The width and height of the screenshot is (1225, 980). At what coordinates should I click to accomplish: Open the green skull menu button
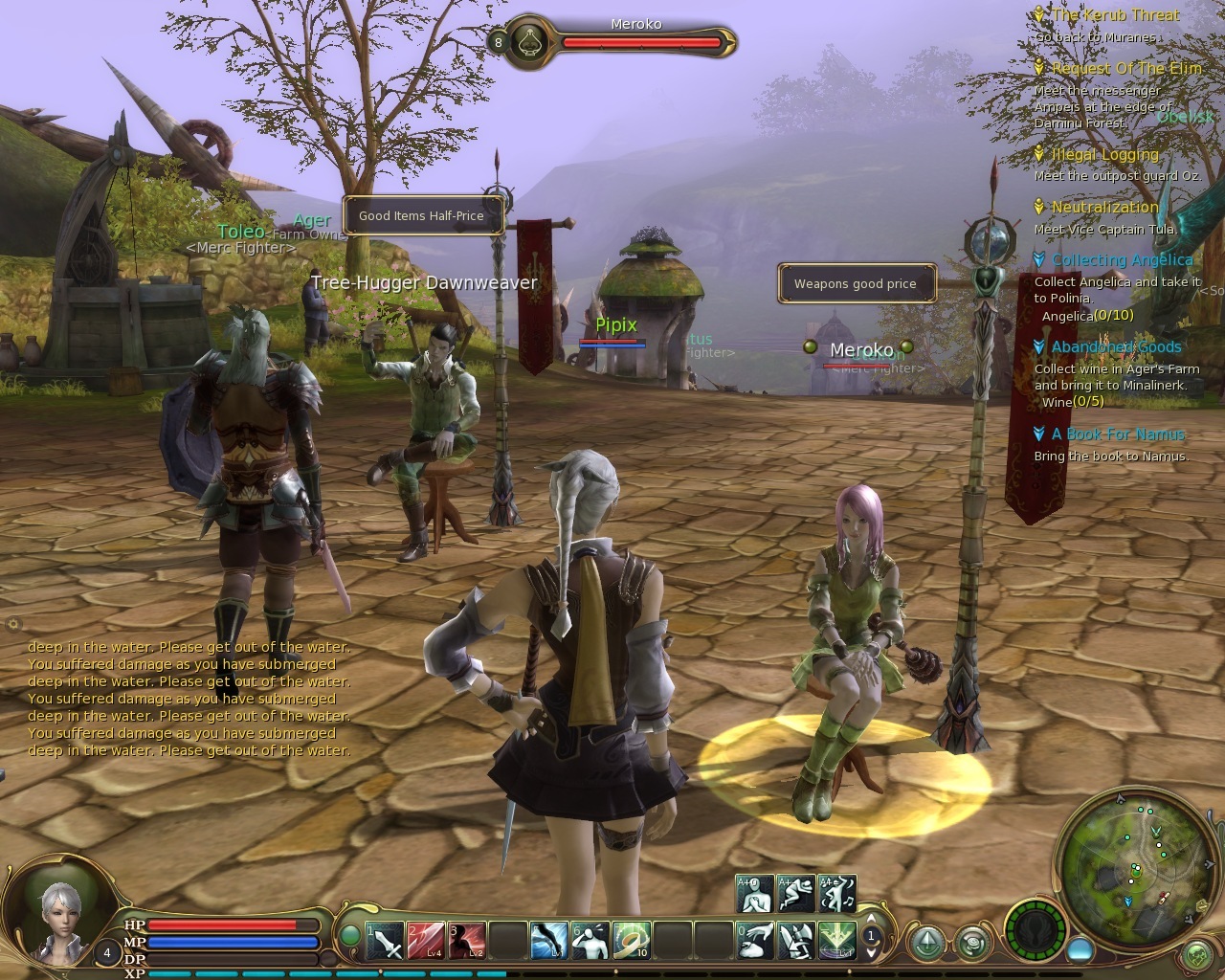coord(1197,955)
